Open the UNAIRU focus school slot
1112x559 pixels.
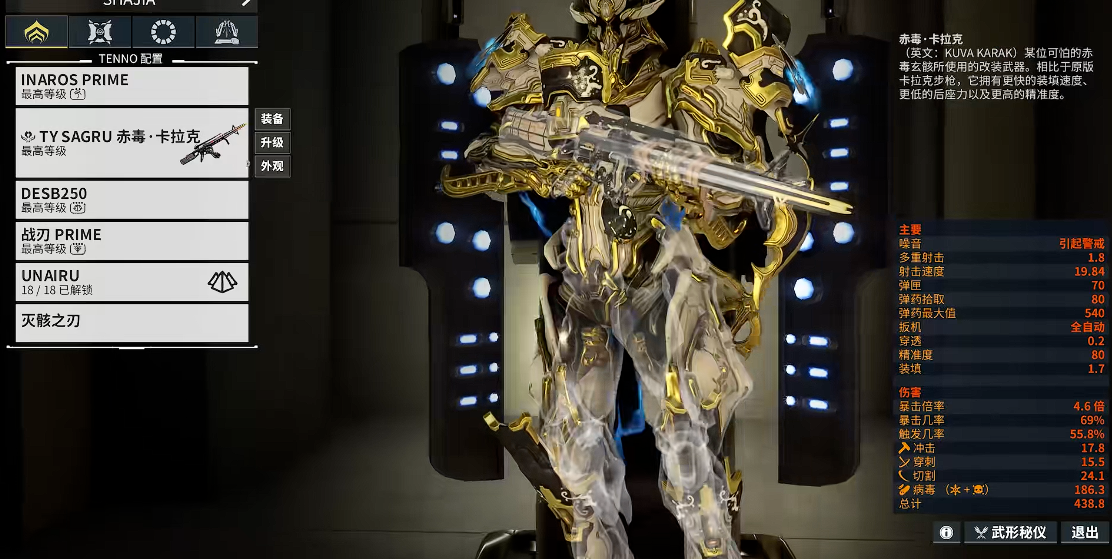pyautogui.click(x=132, y=282)
